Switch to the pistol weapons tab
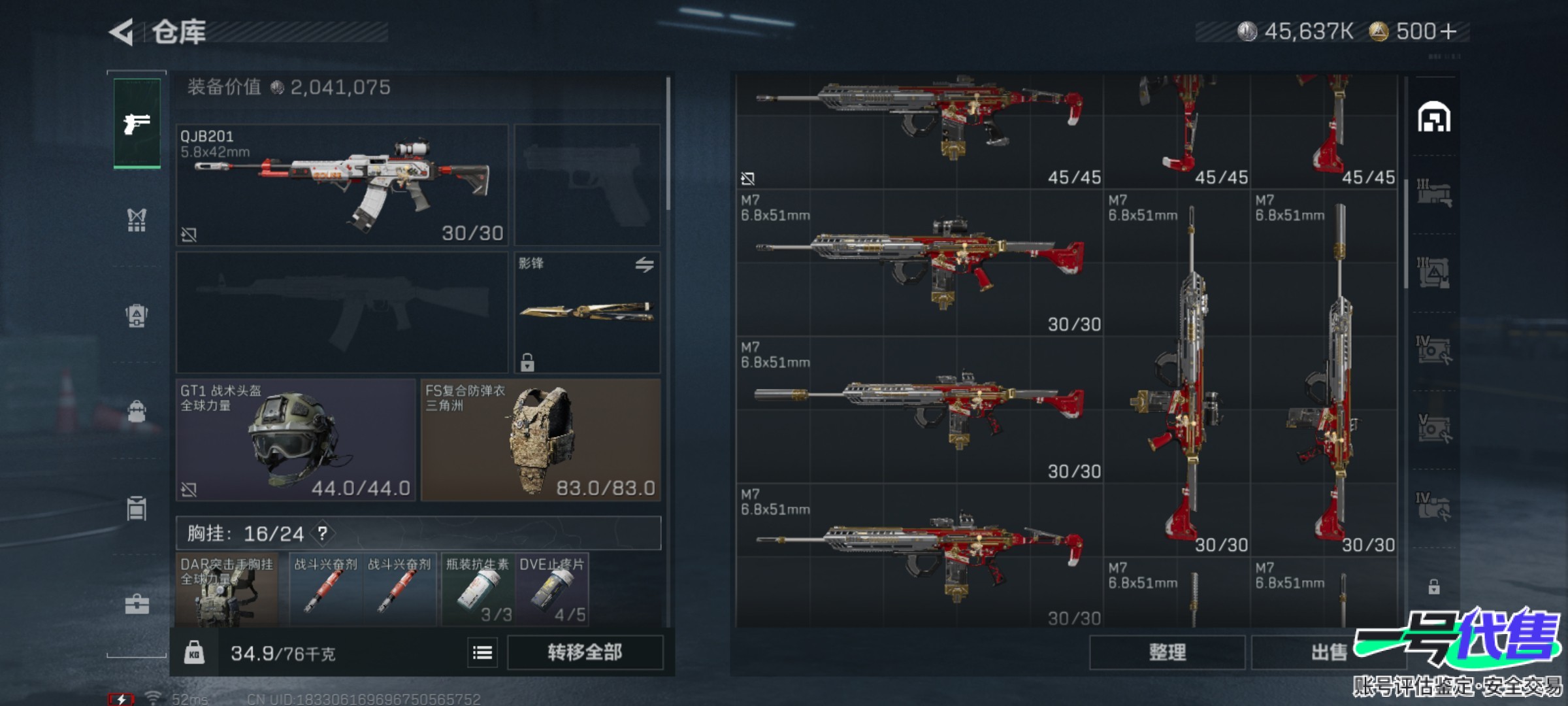The image size is (1568, 706). 137,123
